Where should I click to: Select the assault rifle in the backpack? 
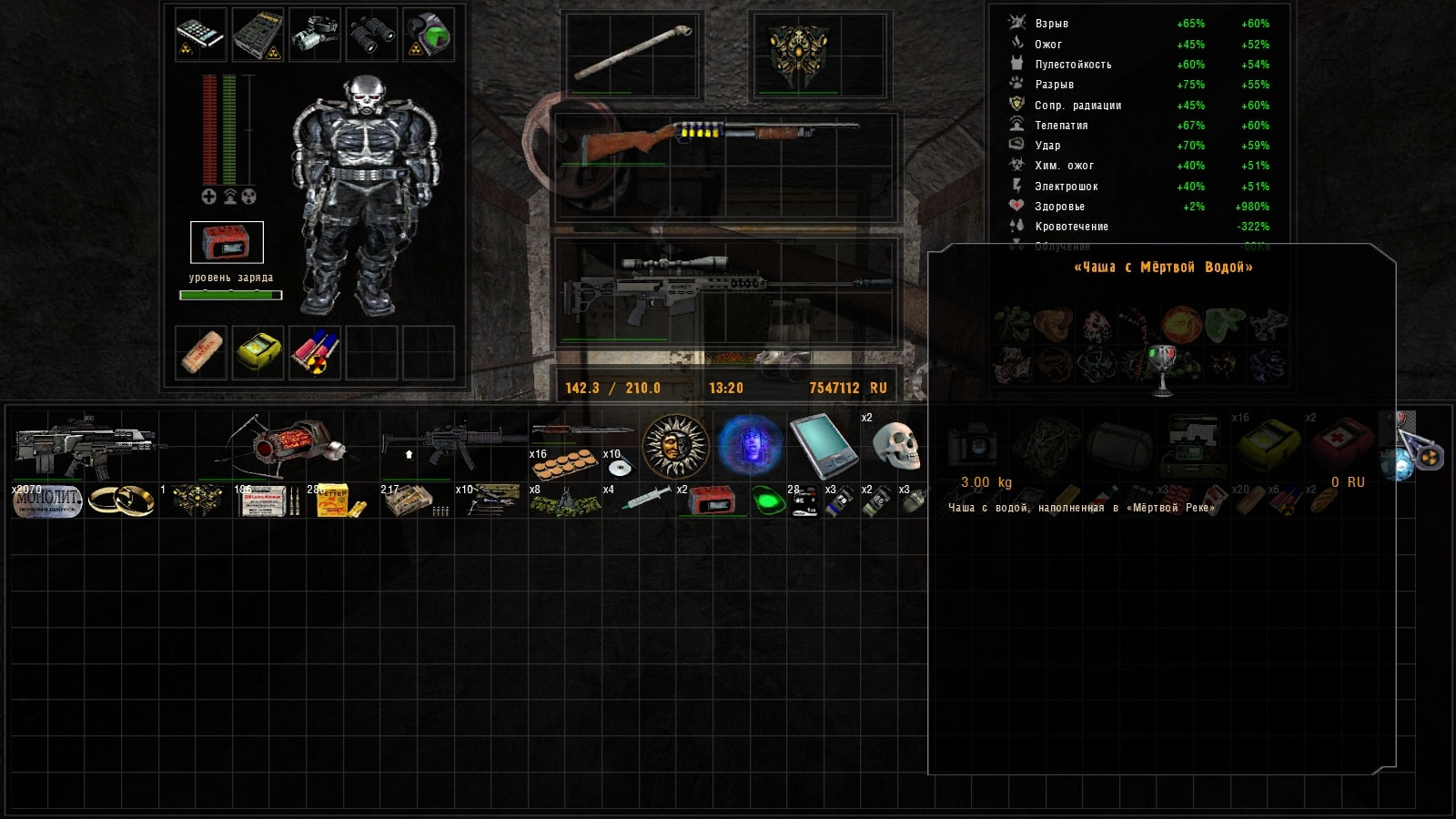85,444
